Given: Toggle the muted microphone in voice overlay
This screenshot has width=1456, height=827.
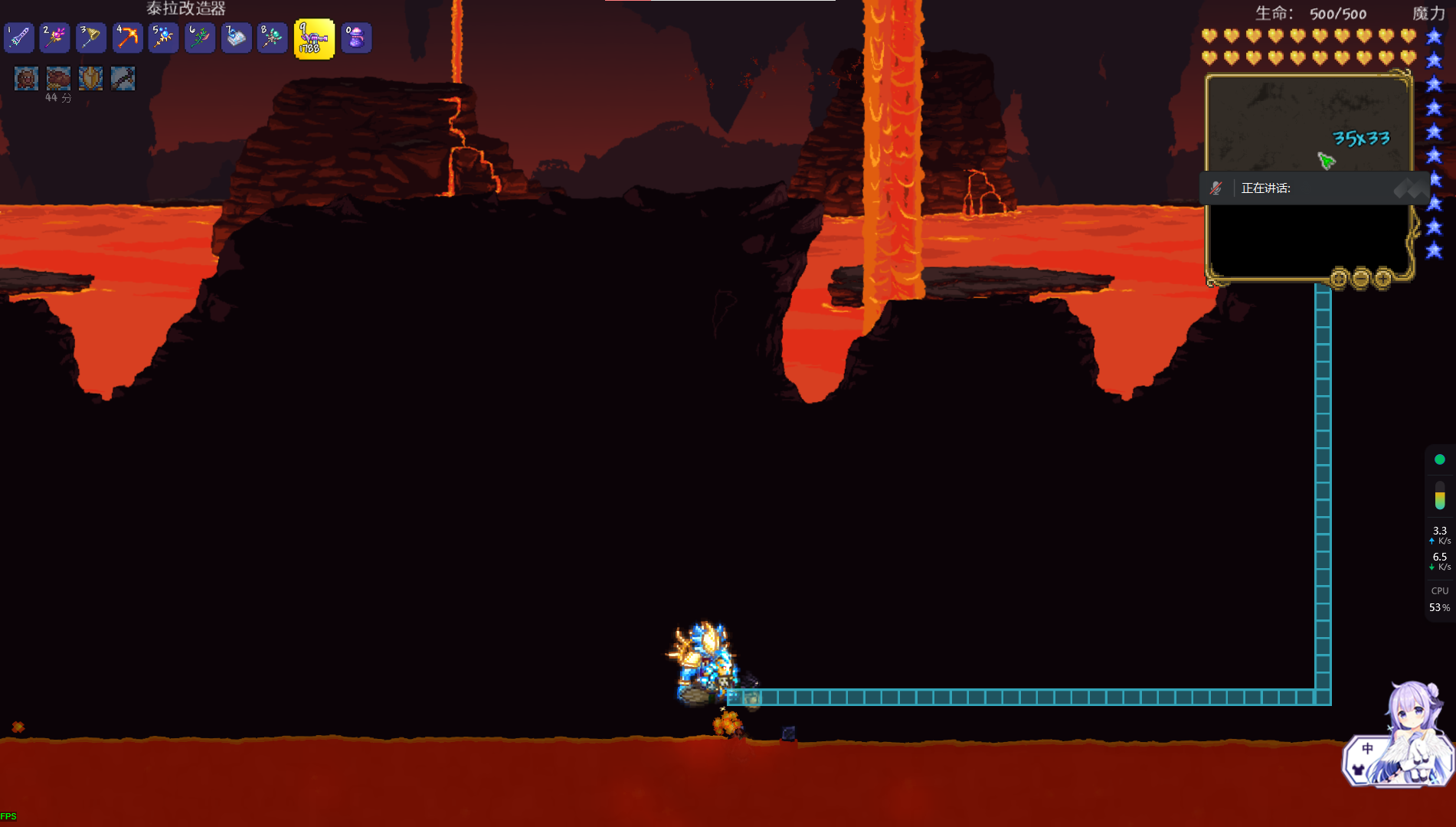Looking at the screenshot, I should click(x=1216, y=188).
